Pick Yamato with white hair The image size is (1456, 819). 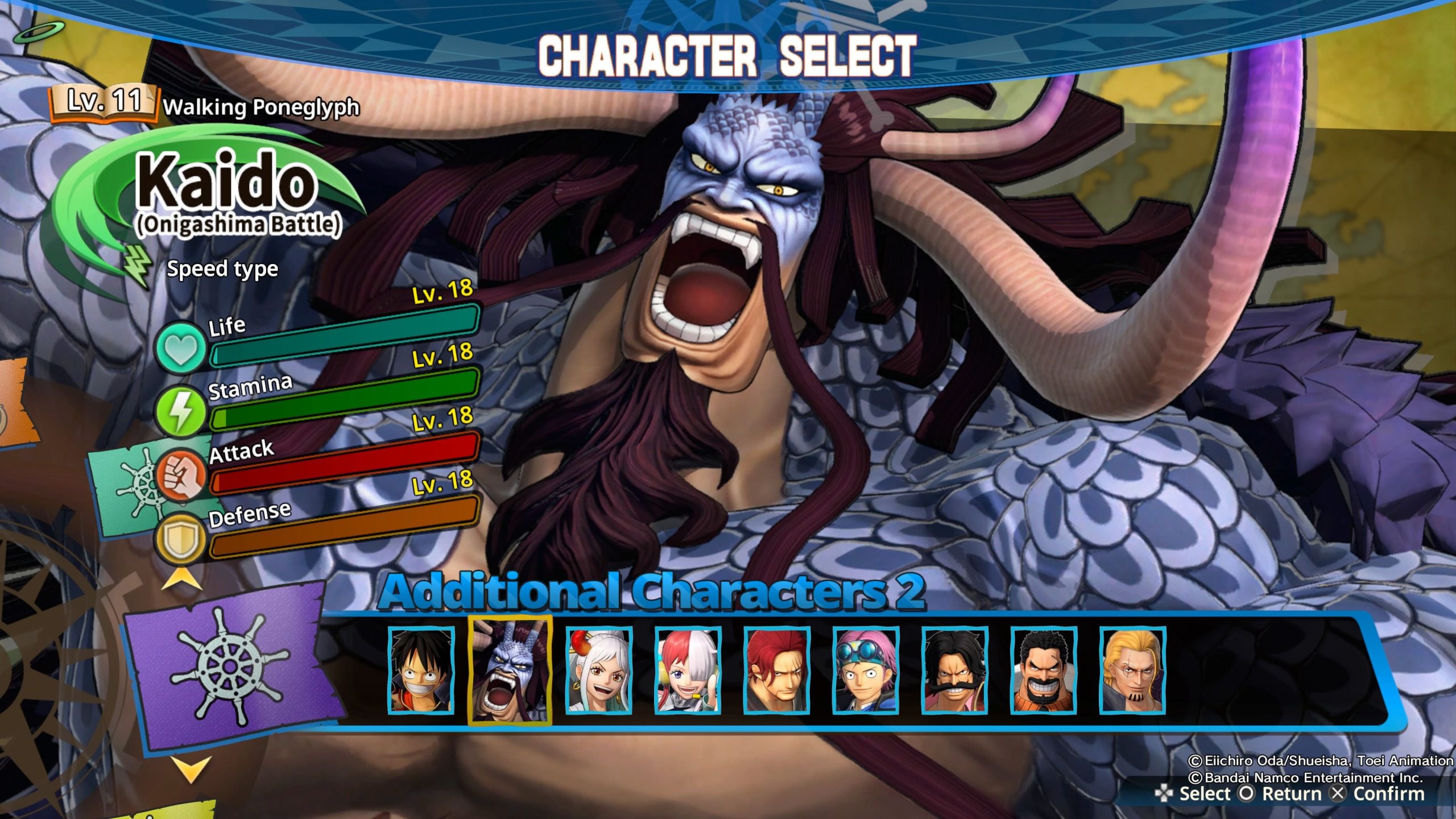coord(599,670)
